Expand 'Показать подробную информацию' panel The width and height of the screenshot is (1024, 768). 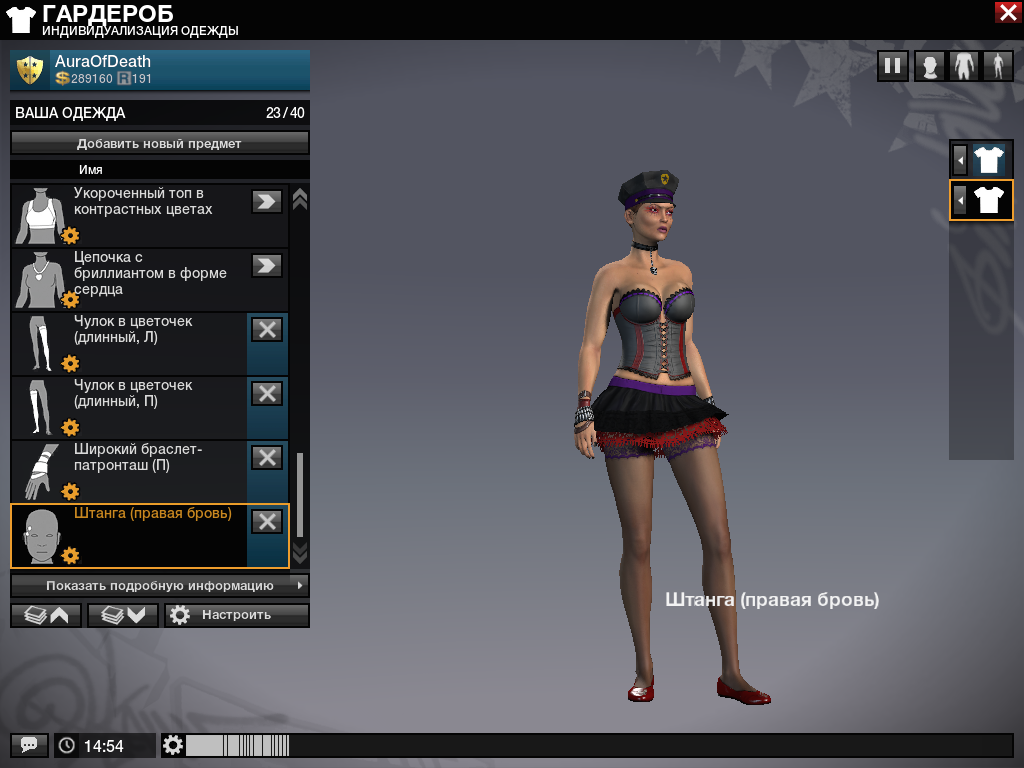(x=160, y=585)
